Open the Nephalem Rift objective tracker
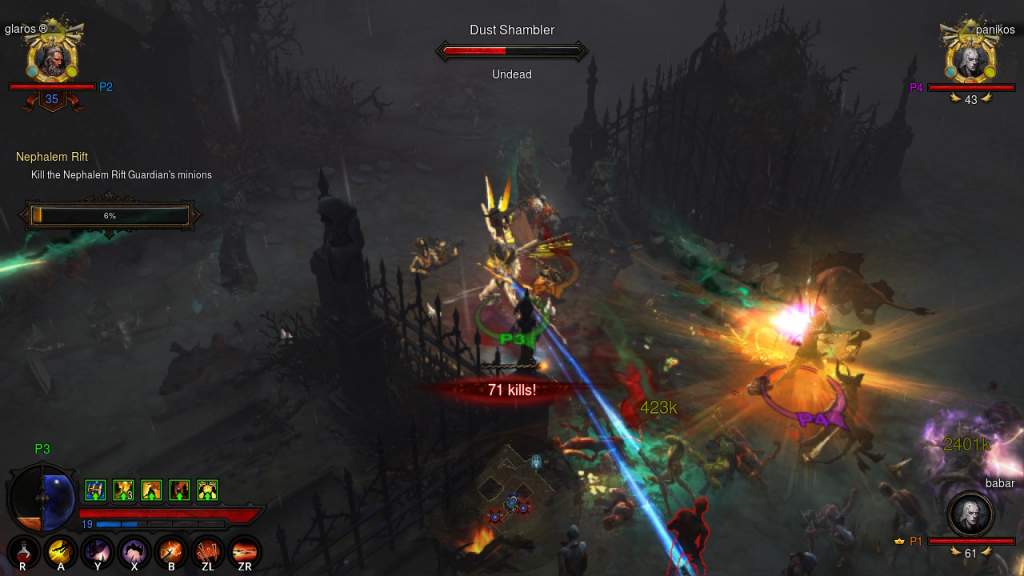 (52, 157)
